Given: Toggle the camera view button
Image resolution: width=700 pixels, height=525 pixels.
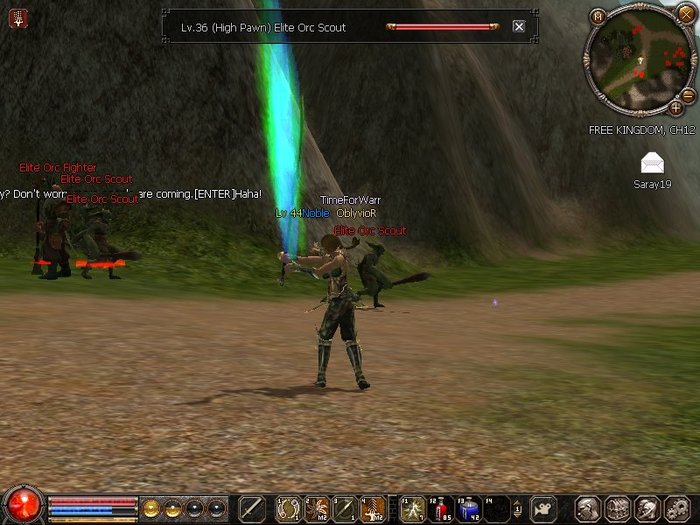Looking at the screenshot, I should pos(544,508).
